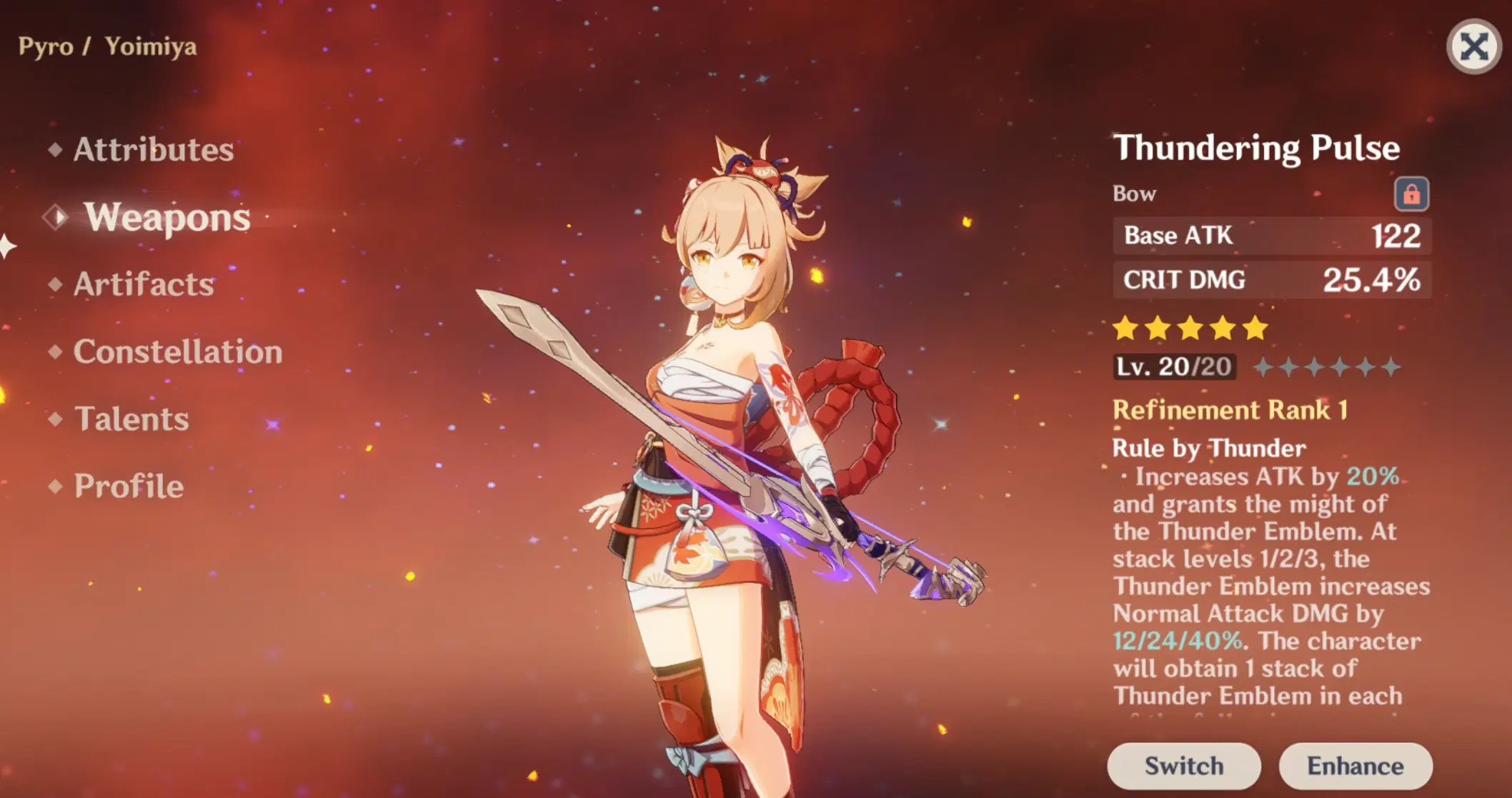Open the Attributes panel
Screen dimensions: 1512x798
(153, 150)
